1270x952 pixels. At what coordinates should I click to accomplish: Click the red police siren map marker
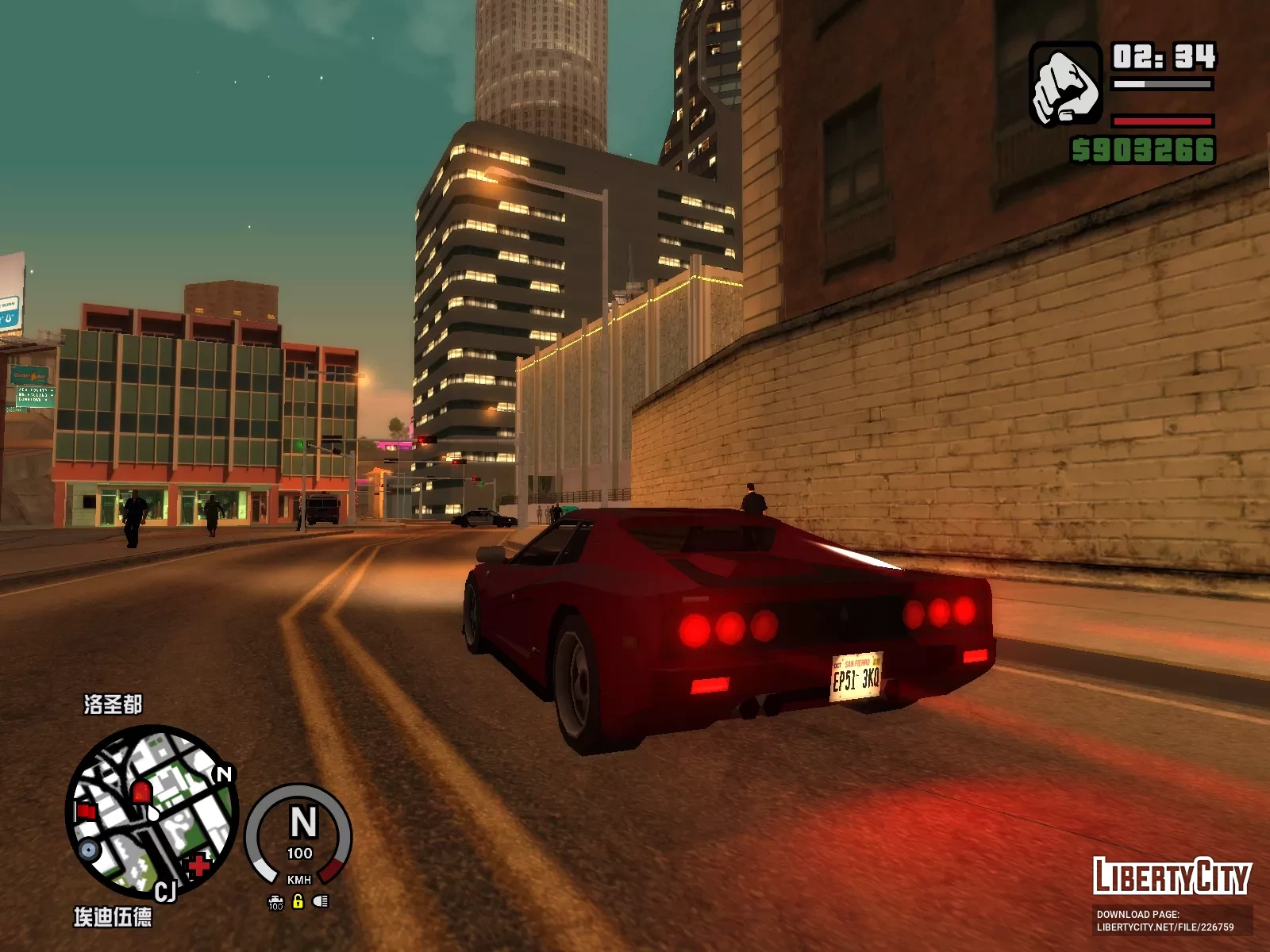pyautogui.click(x=141, y=791)
